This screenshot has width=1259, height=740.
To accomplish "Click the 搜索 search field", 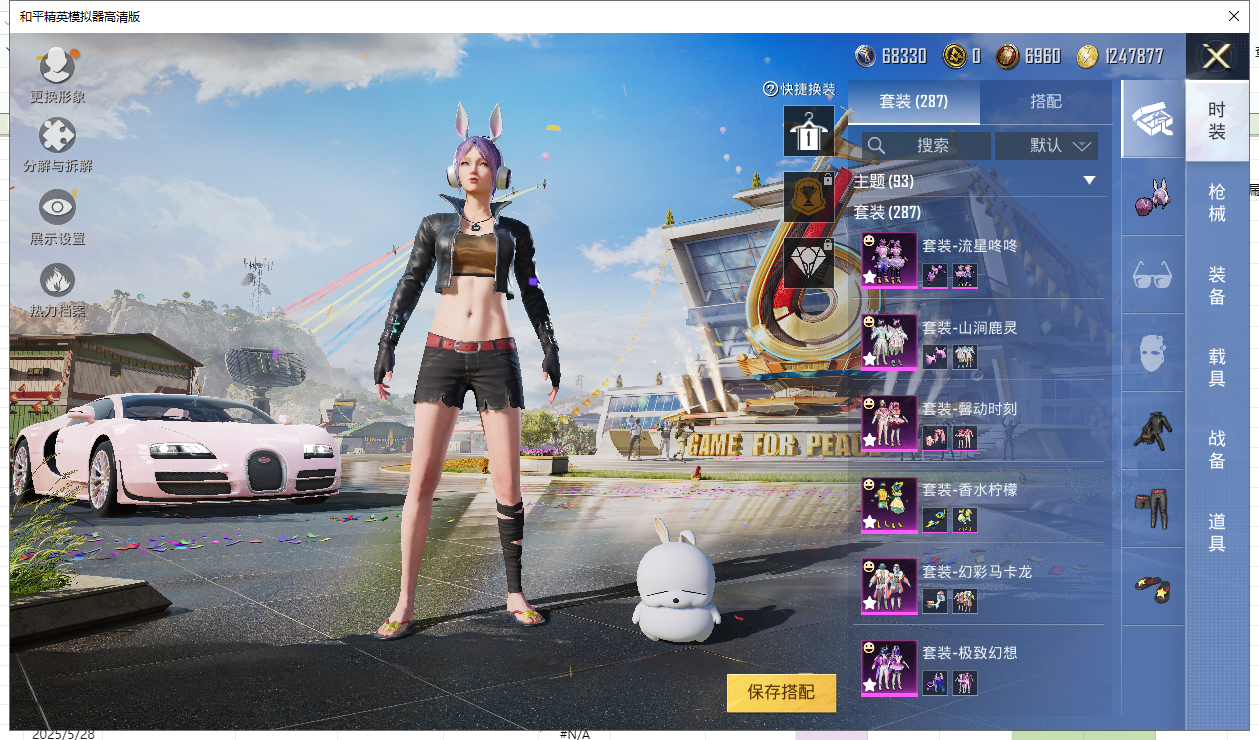I will tap(927, 146).
